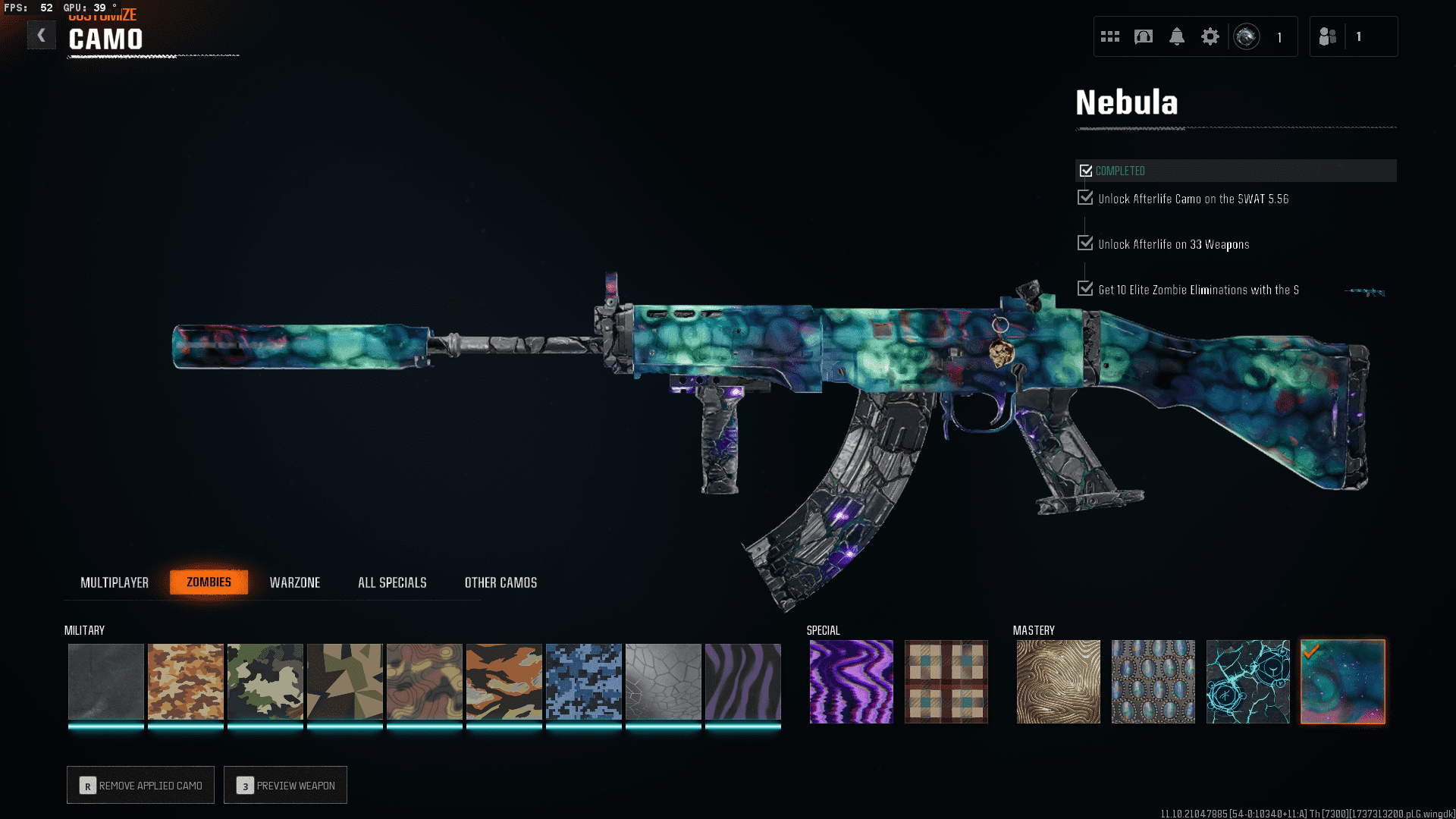Click PREVIEW WEAPON button
1456x819 pixels.
point(285,785)
